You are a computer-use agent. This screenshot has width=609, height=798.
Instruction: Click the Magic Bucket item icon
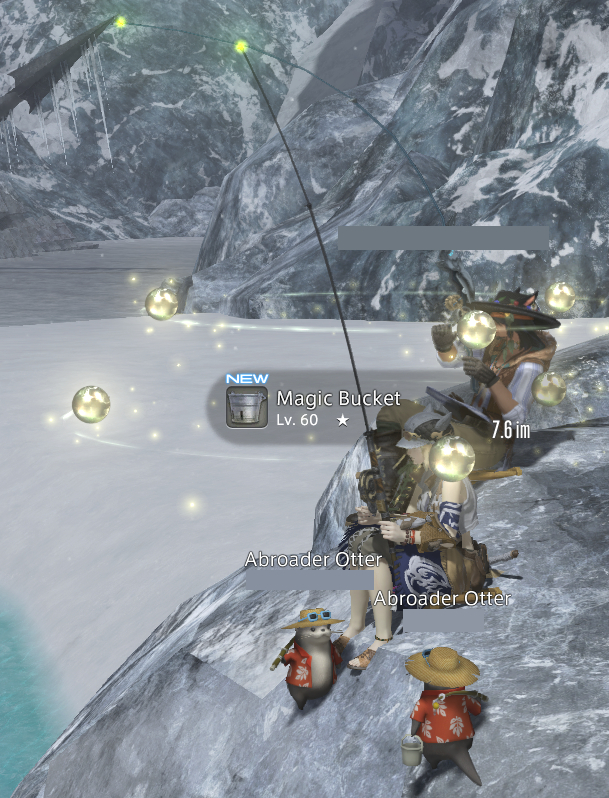click(246, 408)
